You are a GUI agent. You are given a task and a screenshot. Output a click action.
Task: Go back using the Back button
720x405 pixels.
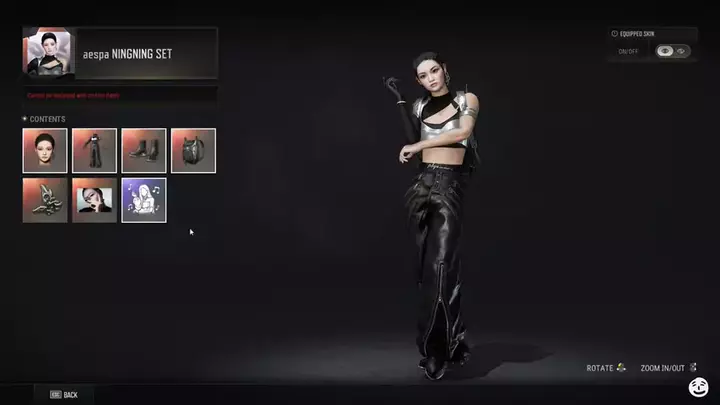(x=61, y=395)
